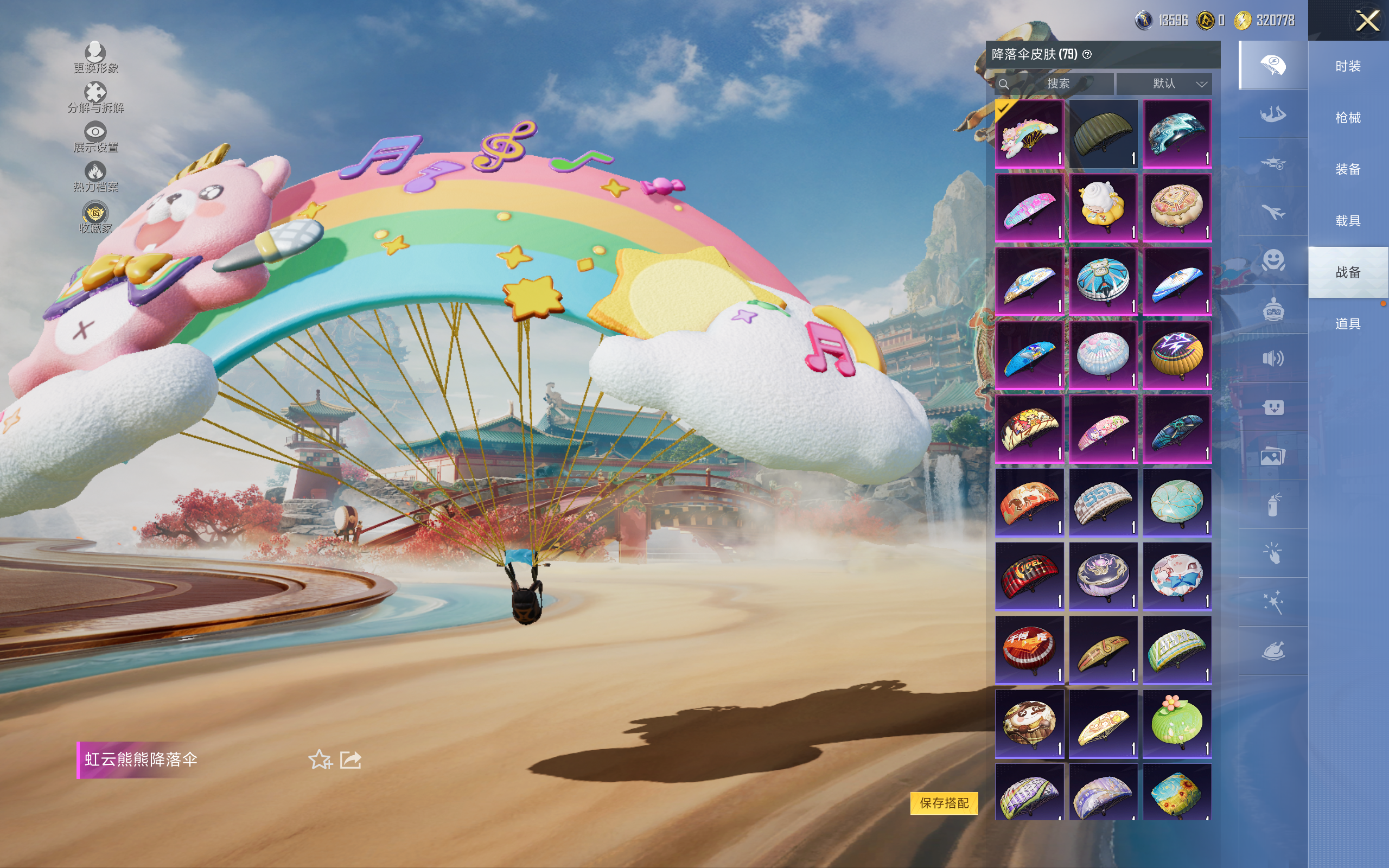Open 更换形象 to change character
The height and width of the screenshot is (868, 1389).
click(x=95, y=58)
